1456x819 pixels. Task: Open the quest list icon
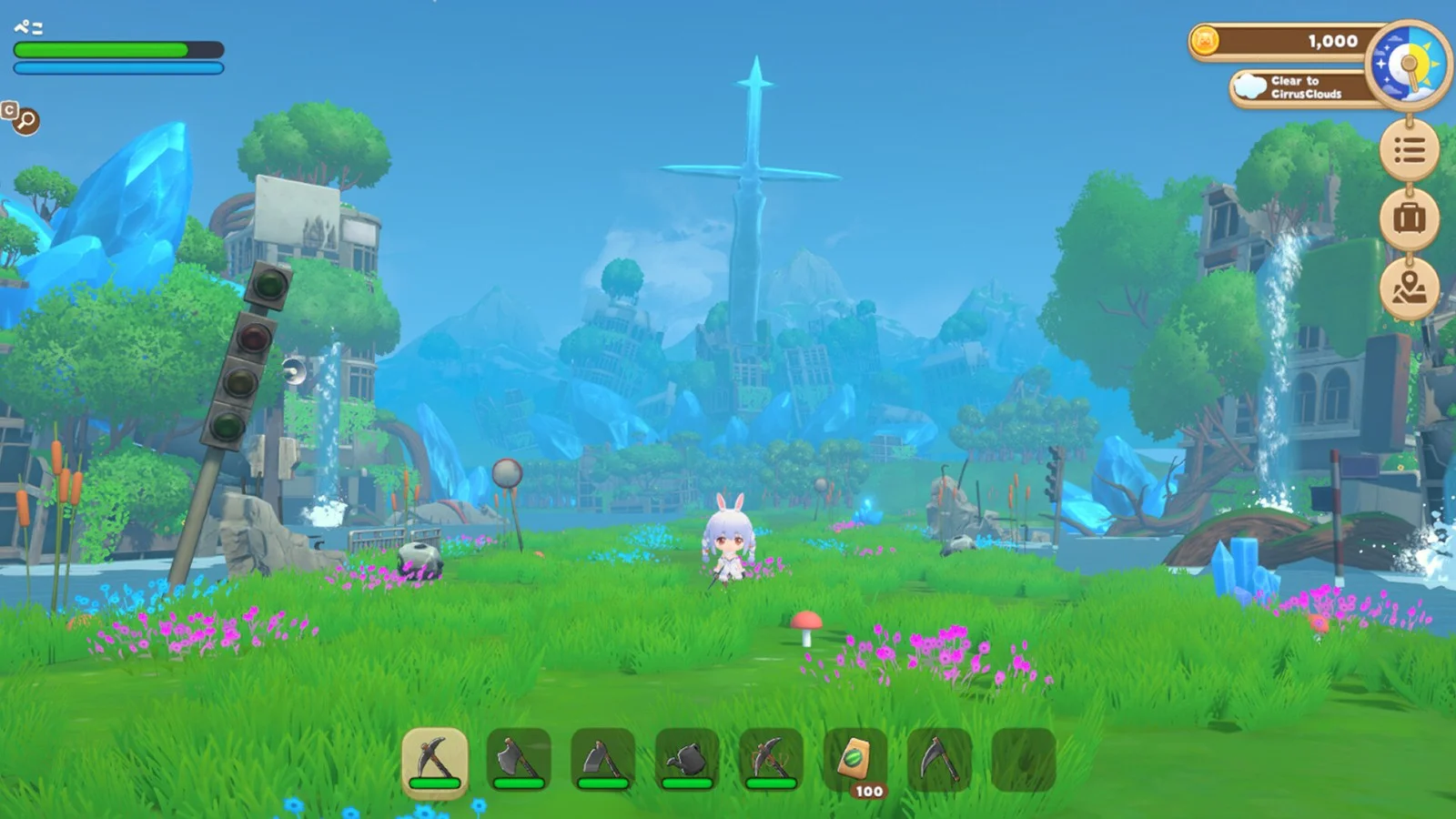[x=1408, y=150]
